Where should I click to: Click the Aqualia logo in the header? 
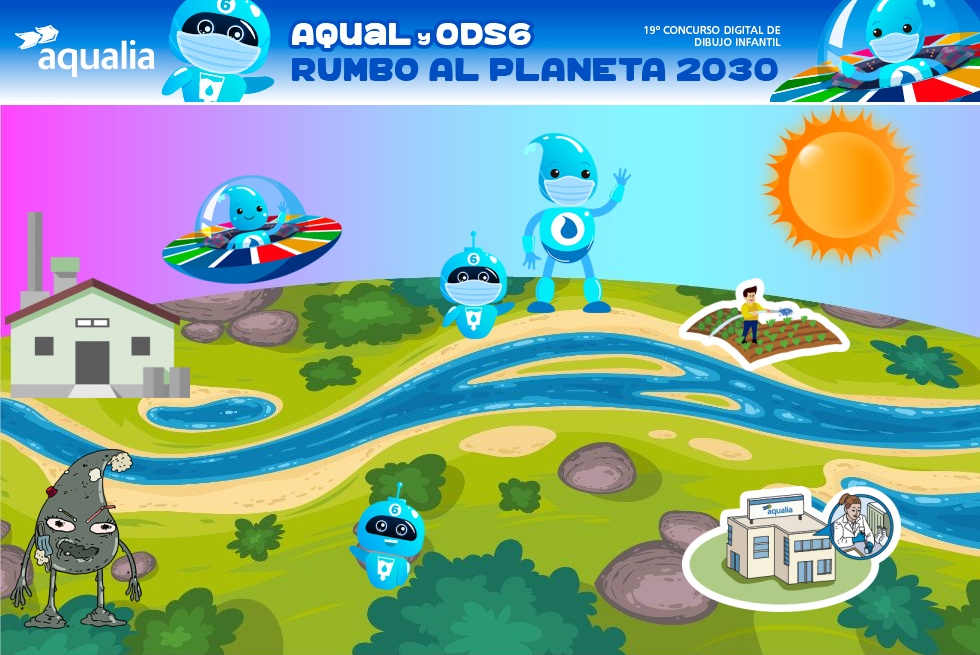[85, 50]
